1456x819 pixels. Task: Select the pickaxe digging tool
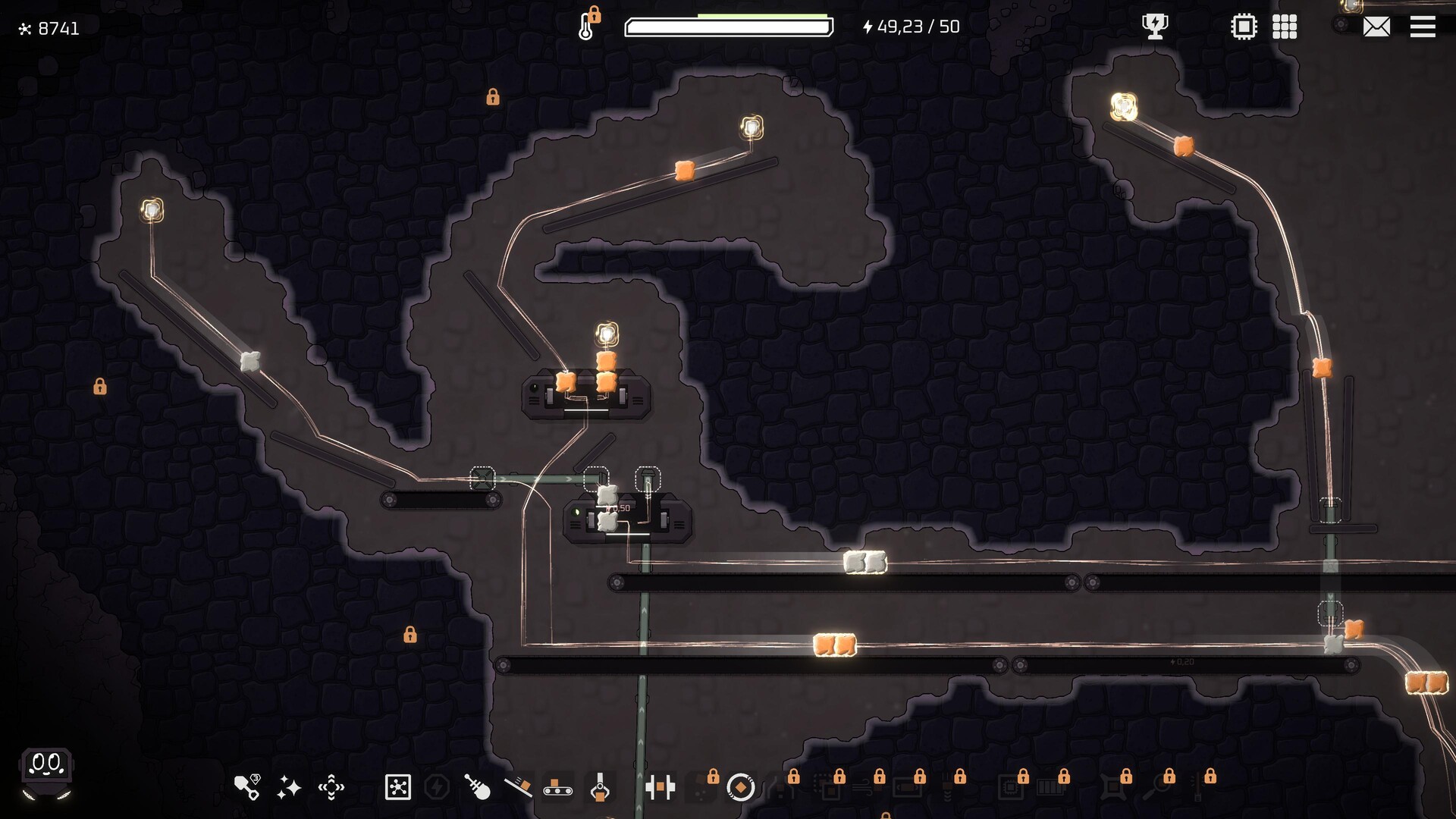246,786
